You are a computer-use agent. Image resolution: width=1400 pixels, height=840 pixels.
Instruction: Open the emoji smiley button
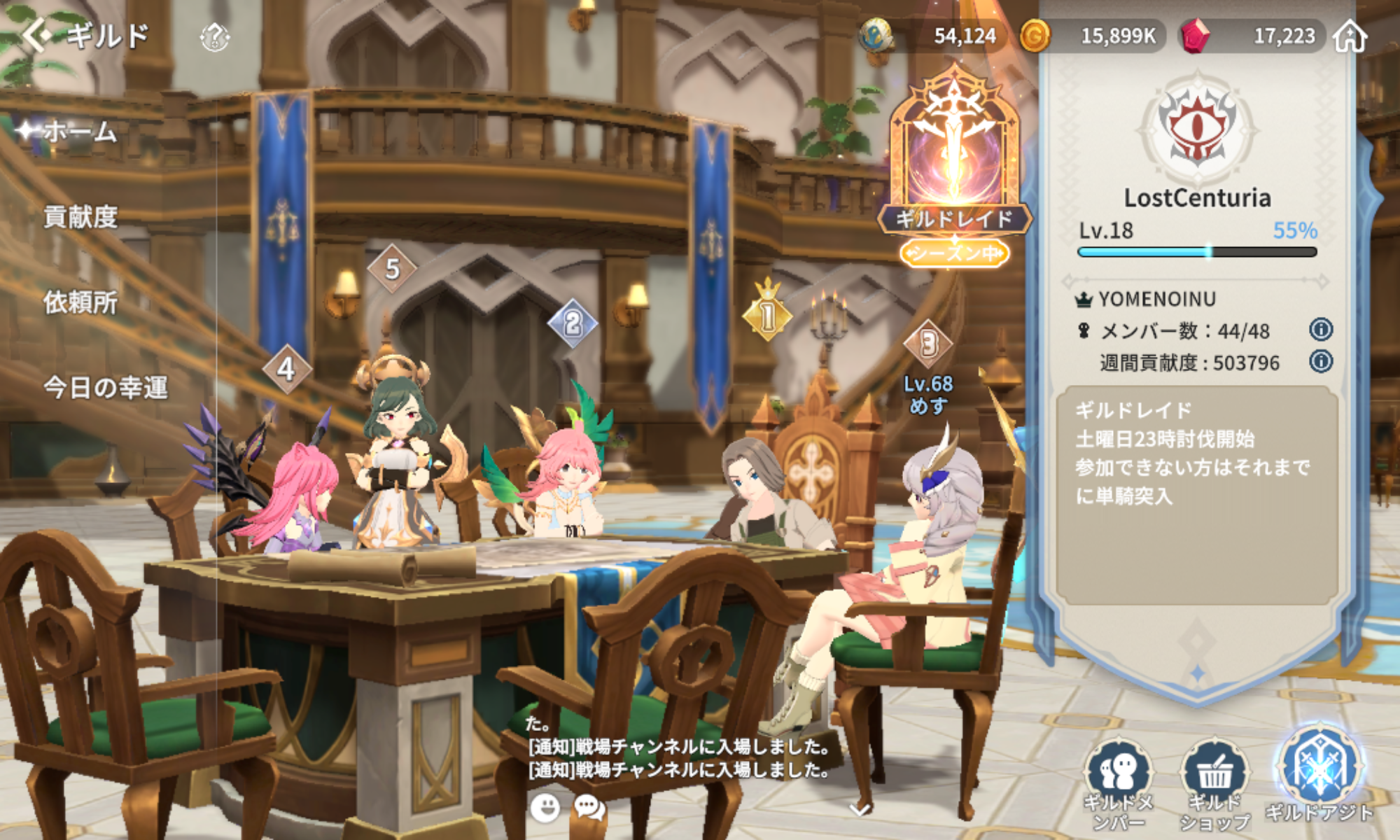tap(545, 808)
